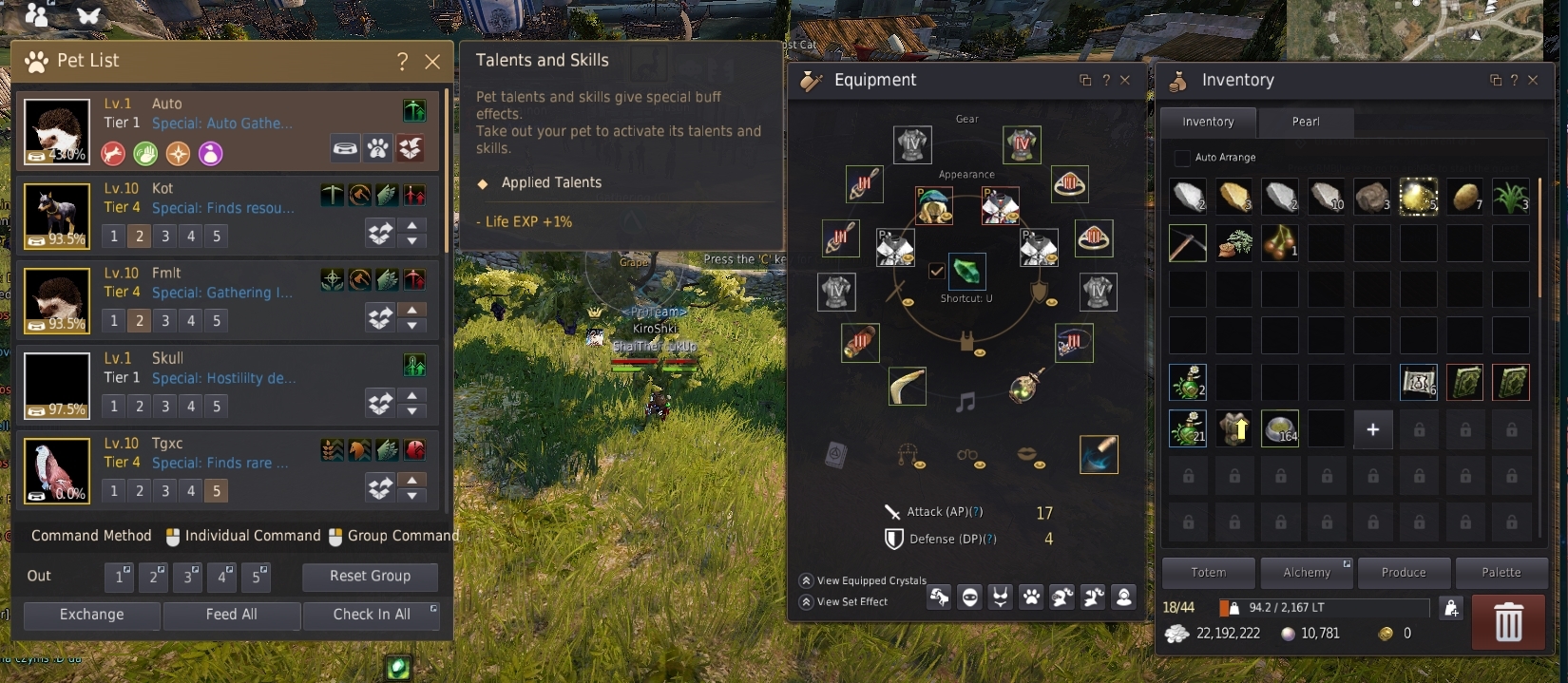
Task: Toggle Auto Arrange checkbox
Action: 1182,158
